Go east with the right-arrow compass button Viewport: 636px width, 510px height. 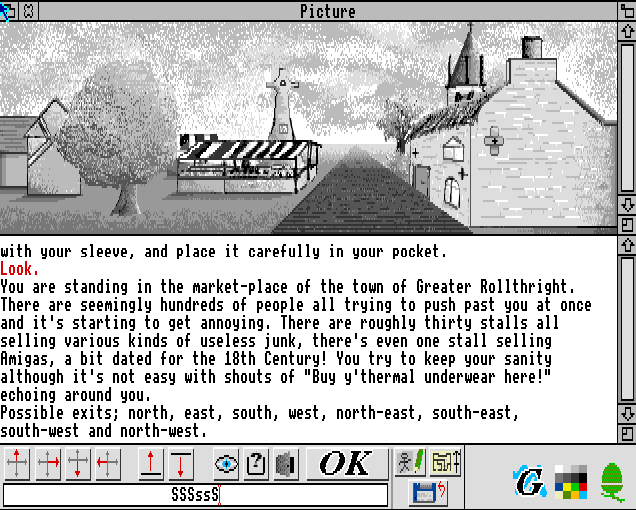pos(49,464)
